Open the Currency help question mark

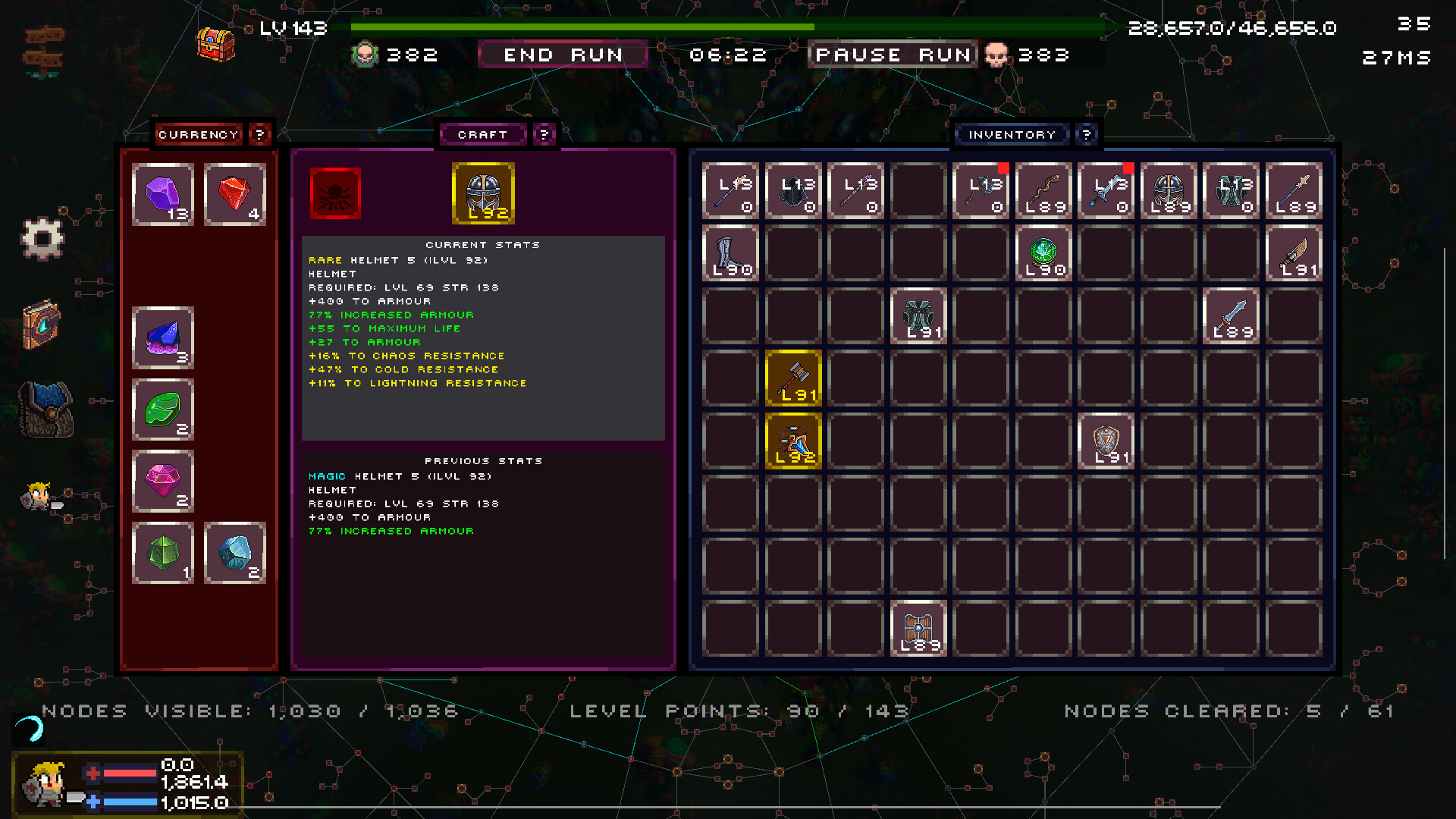pyautogui.click(x=260, y=134)
